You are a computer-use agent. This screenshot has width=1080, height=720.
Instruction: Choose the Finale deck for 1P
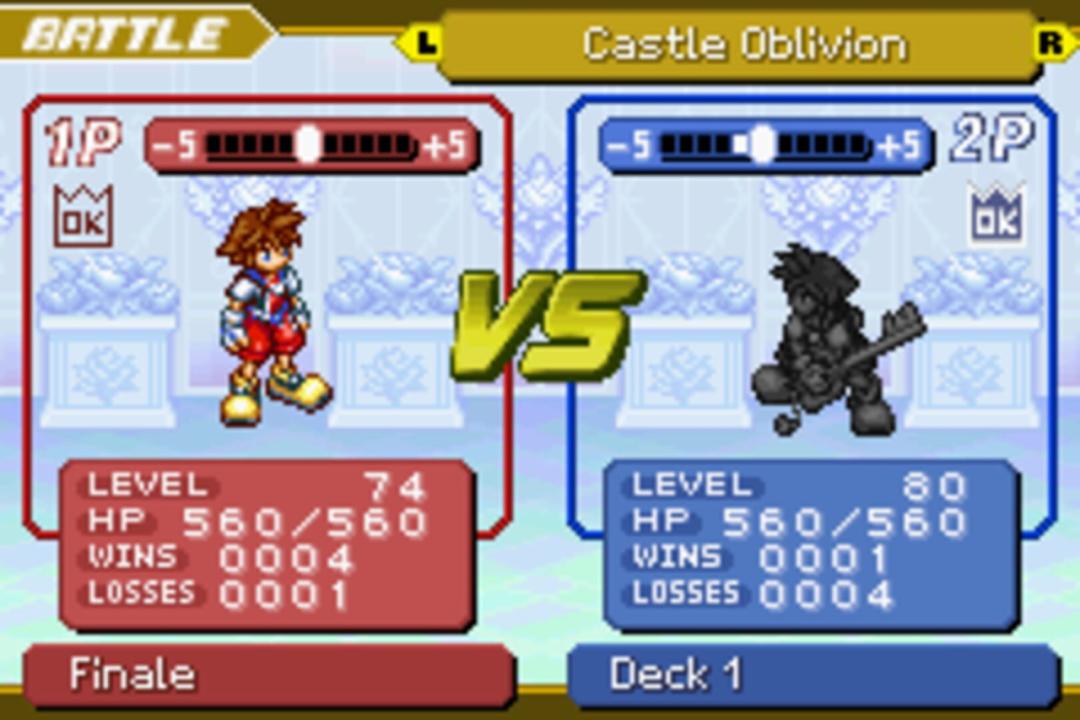(268, 675)
